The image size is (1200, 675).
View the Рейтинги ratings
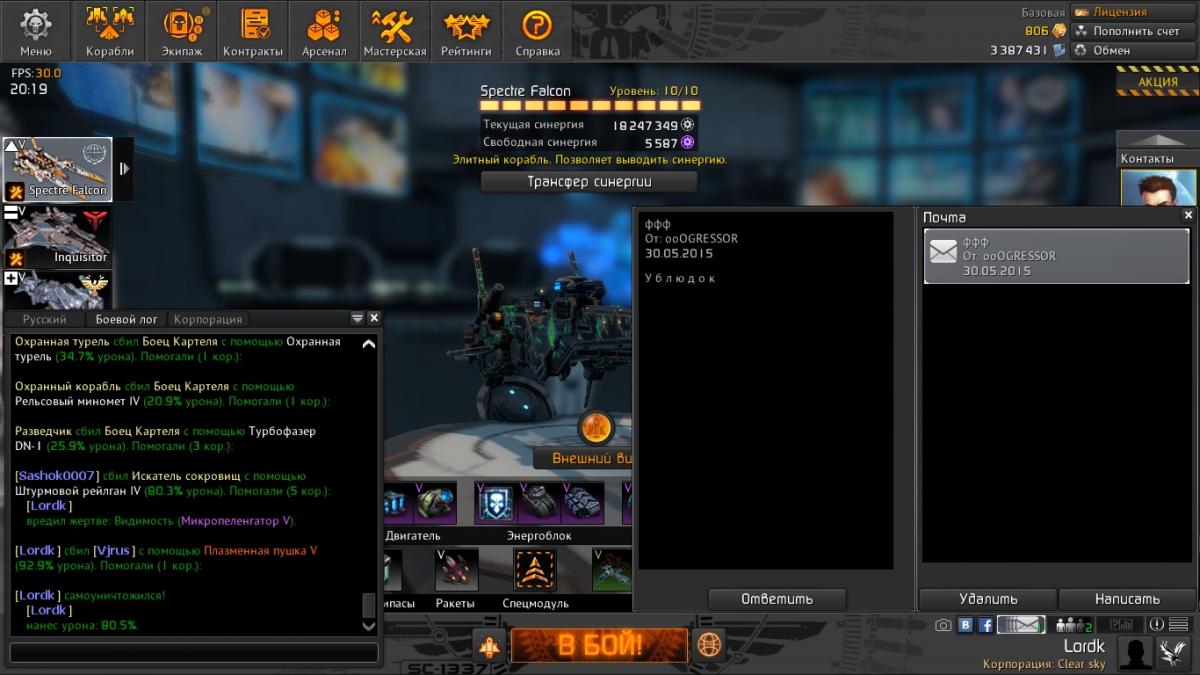point(466,31)
